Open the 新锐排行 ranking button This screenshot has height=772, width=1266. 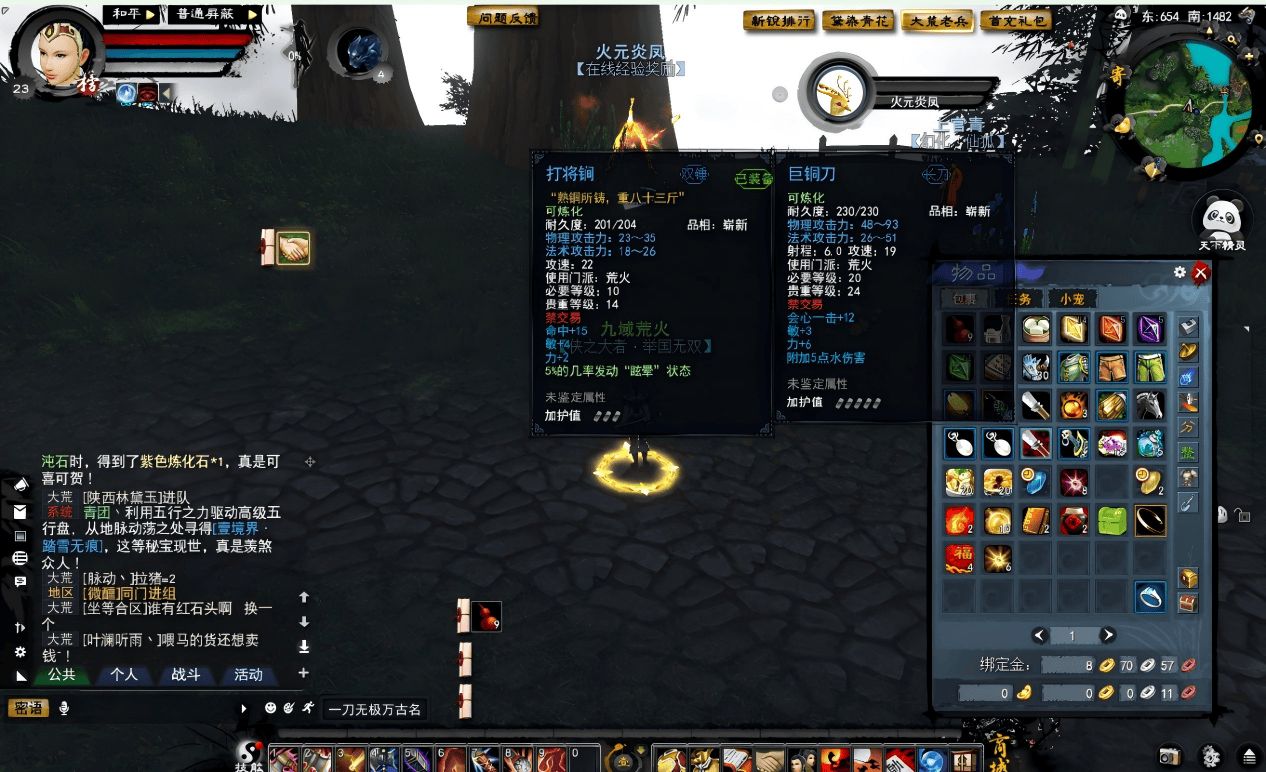pos(779,21)
